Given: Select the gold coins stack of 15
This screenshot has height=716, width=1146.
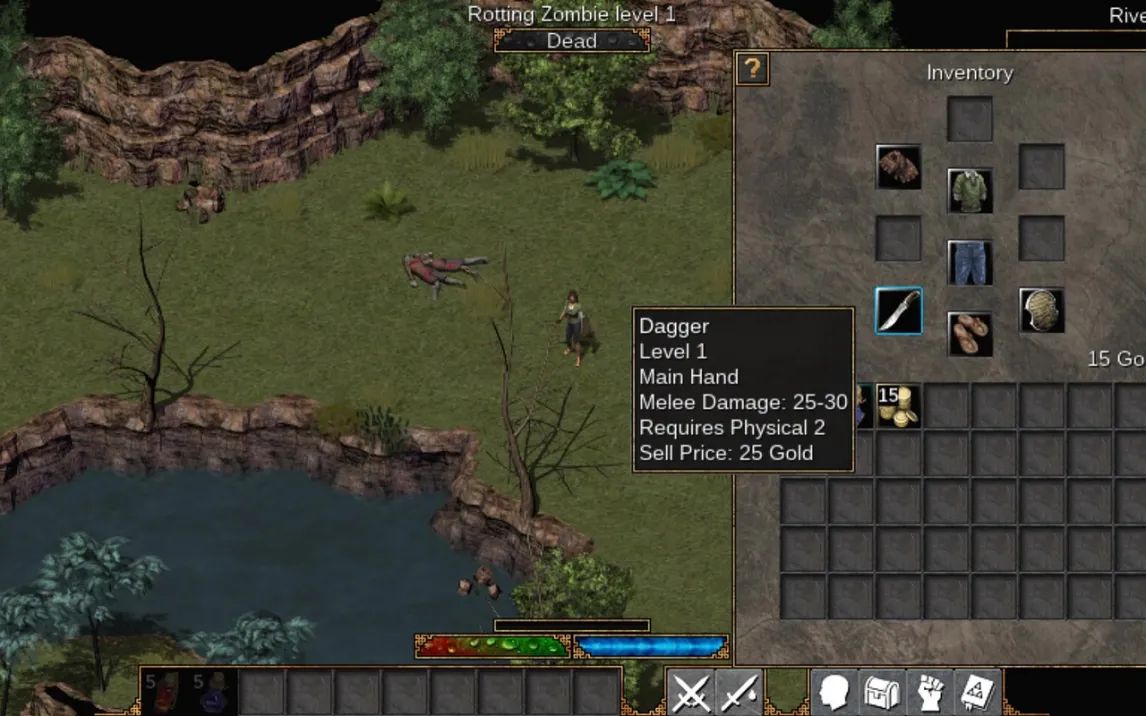Looking at the screenshot, I should (x=898, y=406).
